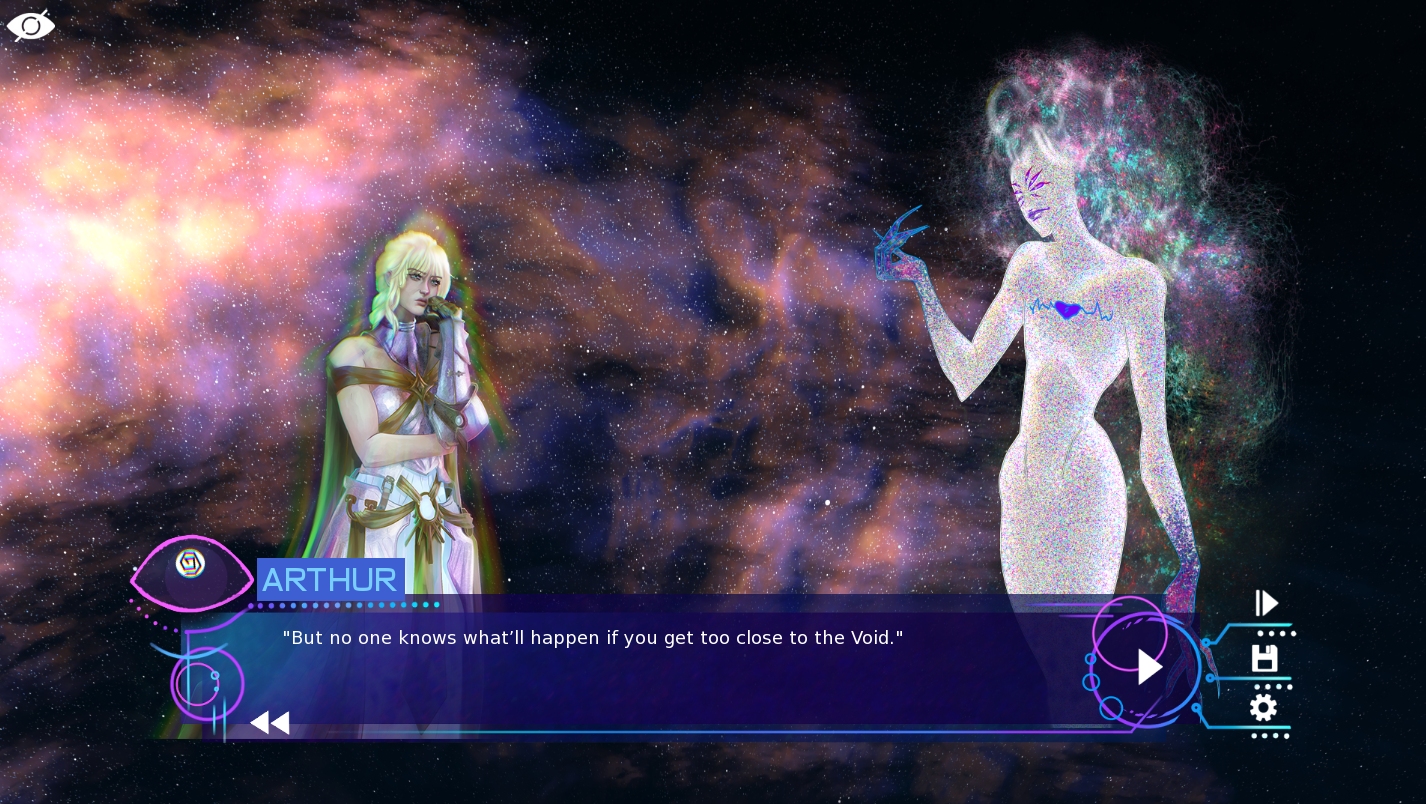
Task: Hide the interface with the eye icon
Action: pos(31,25)
